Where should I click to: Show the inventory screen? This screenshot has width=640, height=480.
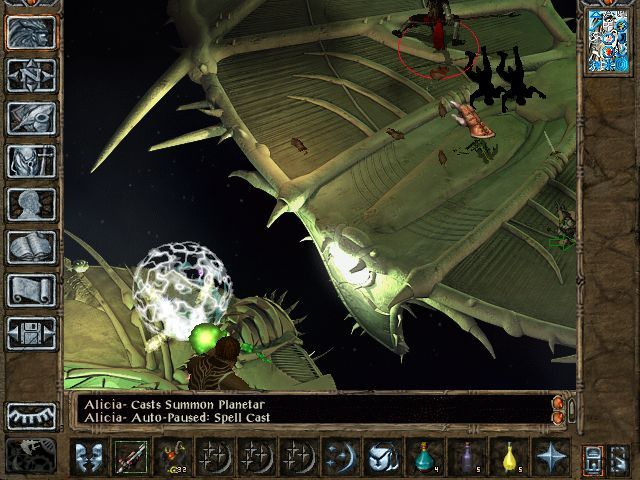tap(31, 161)
